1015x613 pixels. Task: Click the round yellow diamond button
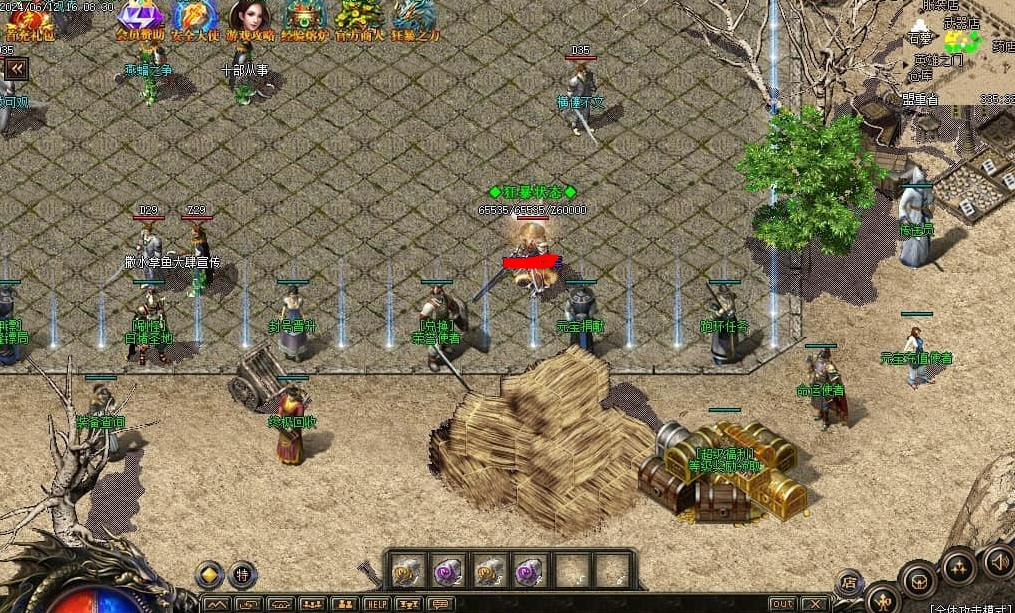(x=209, y=575)
